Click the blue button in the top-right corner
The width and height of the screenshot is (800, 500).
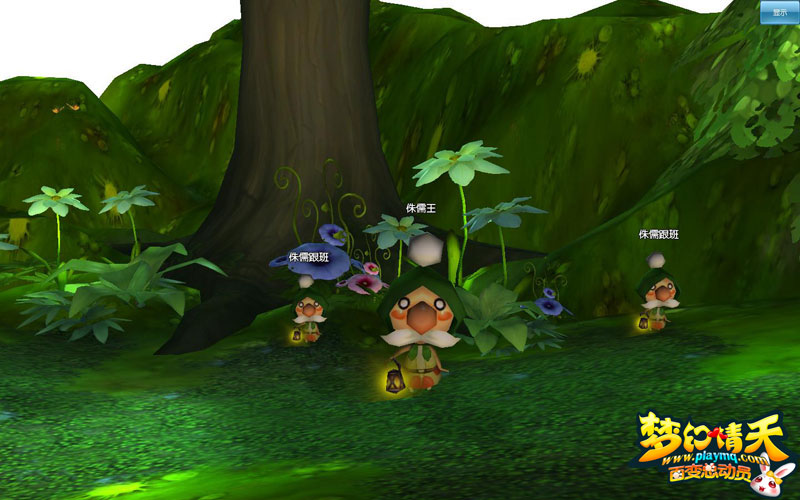click(x=778, y=12)
